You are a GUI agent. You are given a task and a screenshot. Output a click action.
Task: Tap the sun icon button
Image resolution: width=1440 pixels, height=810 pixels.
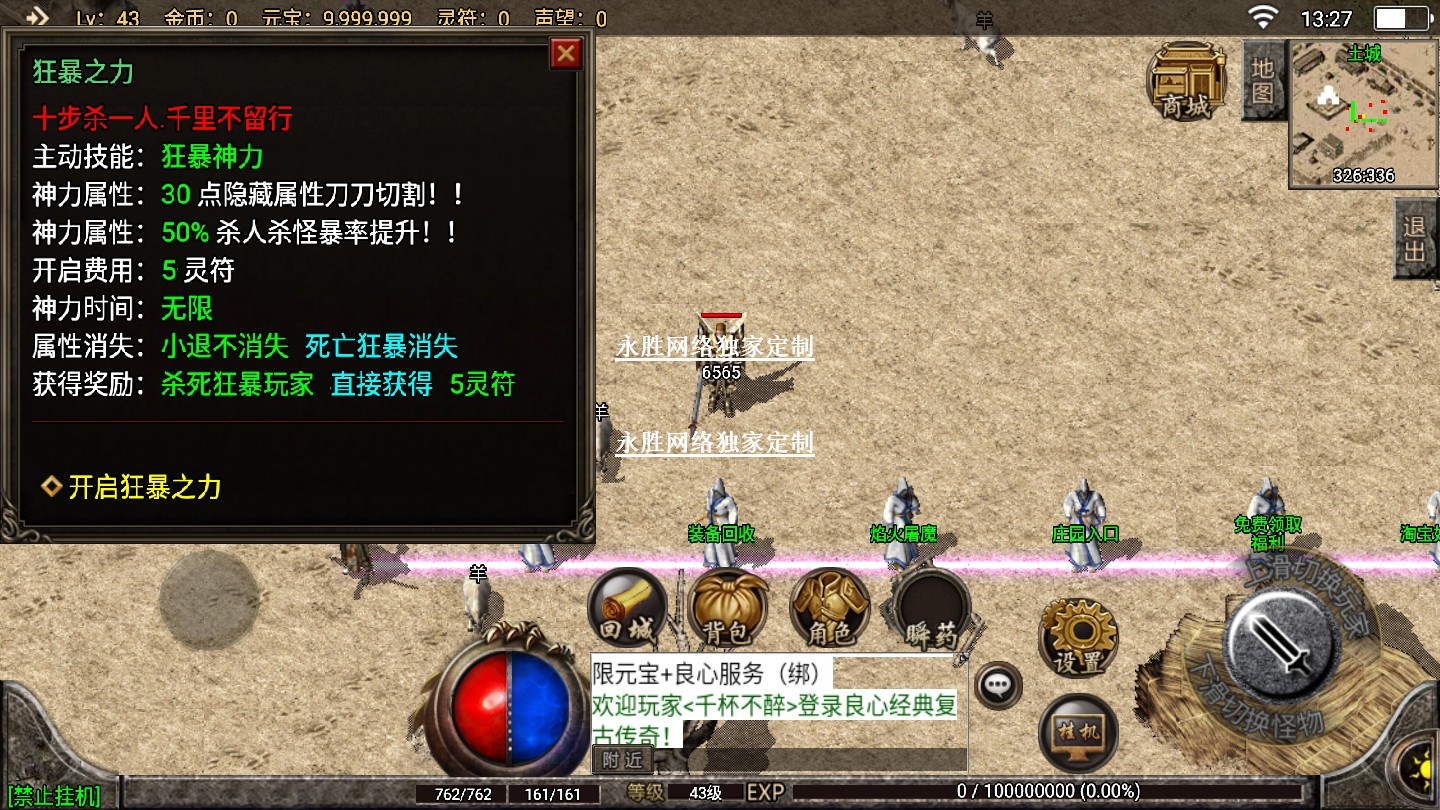pyautogui.click(x=1421, y=766)
